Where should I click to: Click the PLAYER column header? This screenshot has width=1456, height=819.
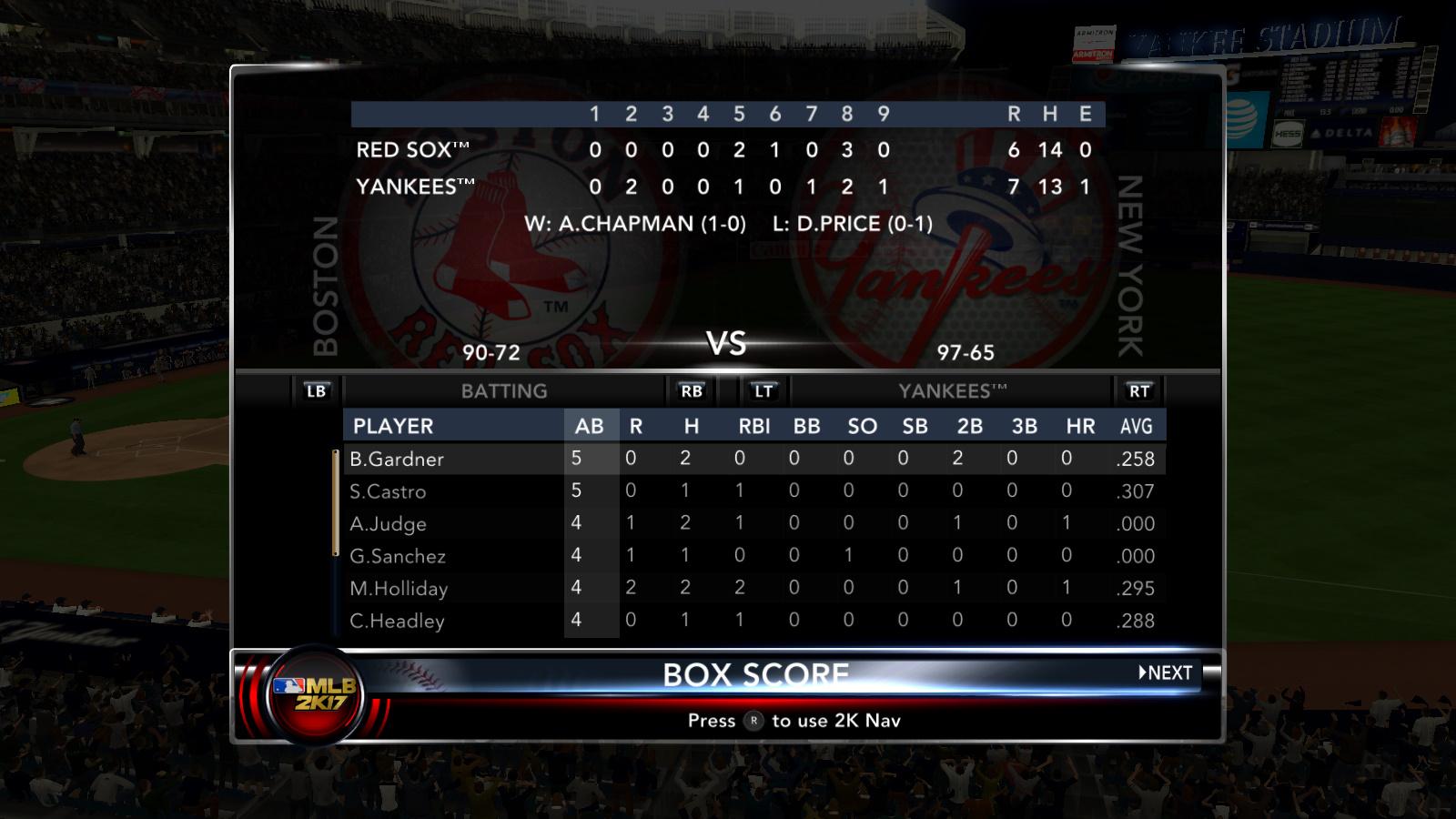tap(393, 426)
